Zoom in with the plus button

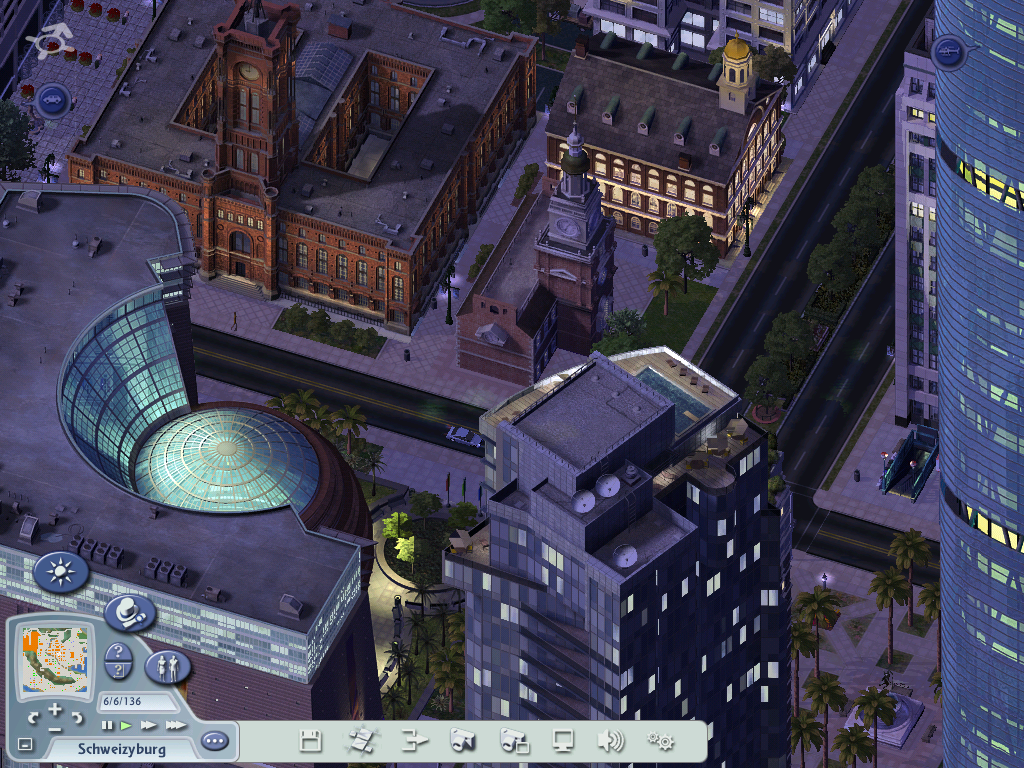[x=54, y=709]
